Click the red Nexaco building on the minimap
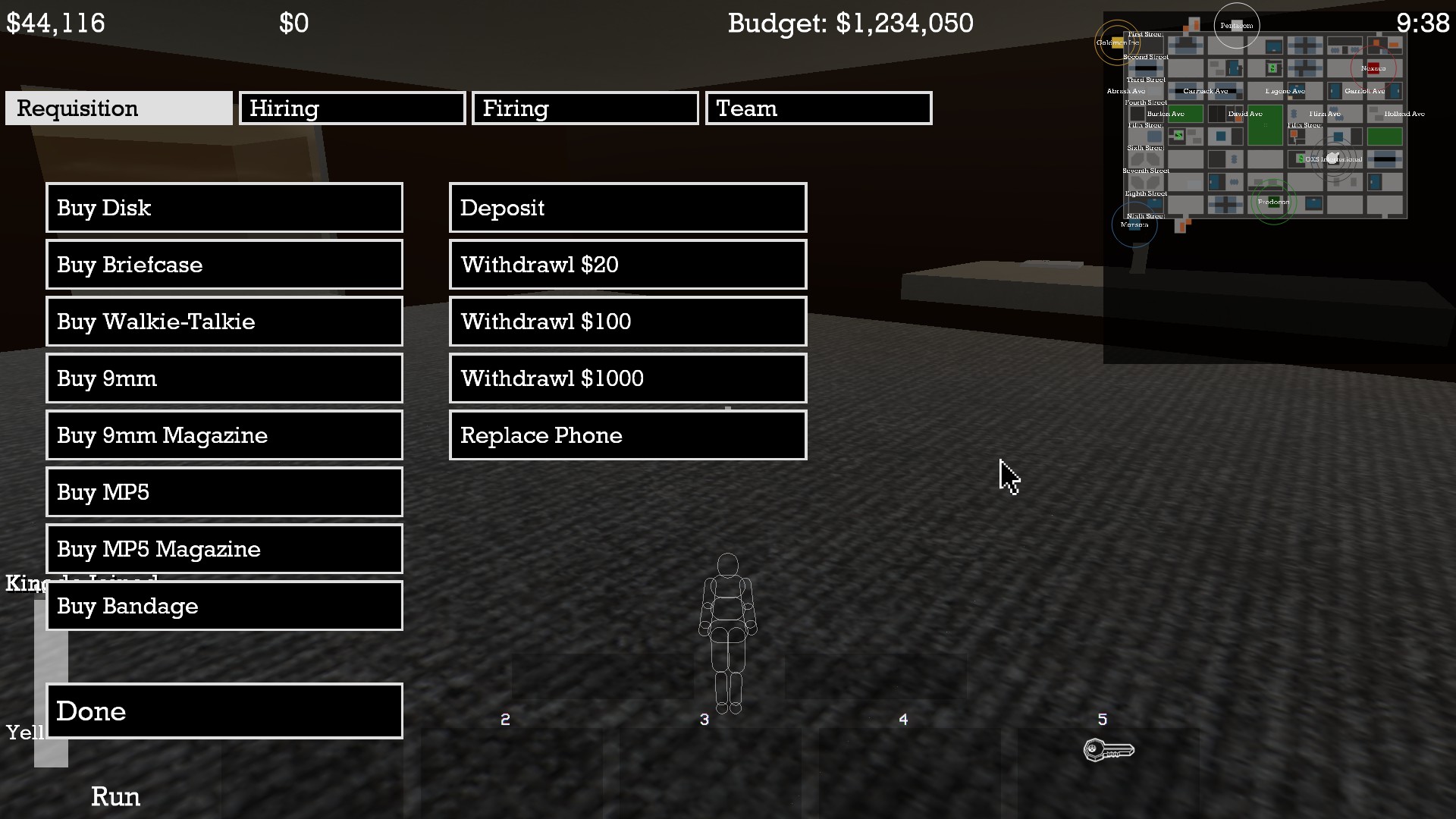The image size is (1456, 819). (1373, 67)
